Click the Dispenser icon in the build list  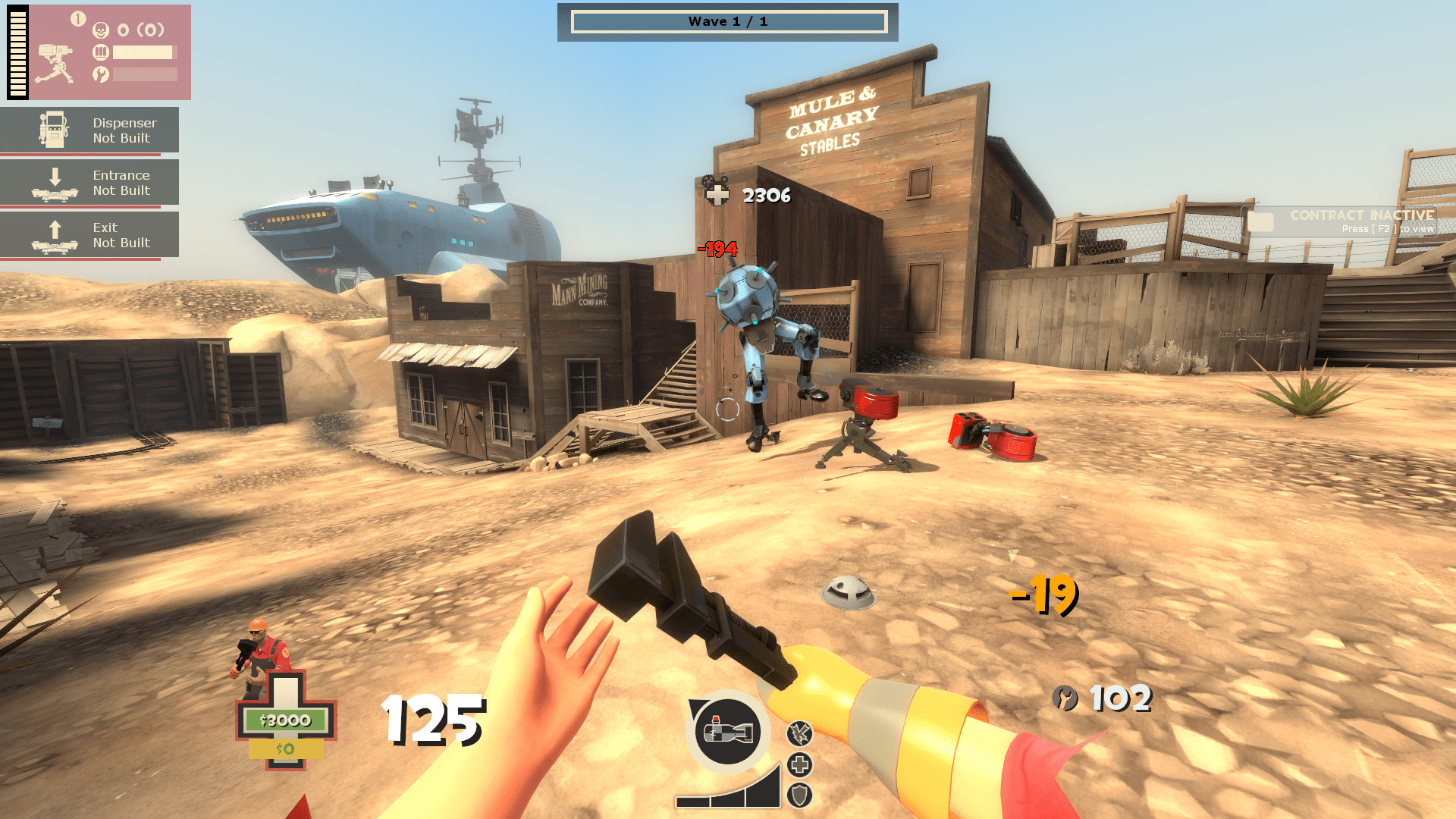[x=55, y=129]
